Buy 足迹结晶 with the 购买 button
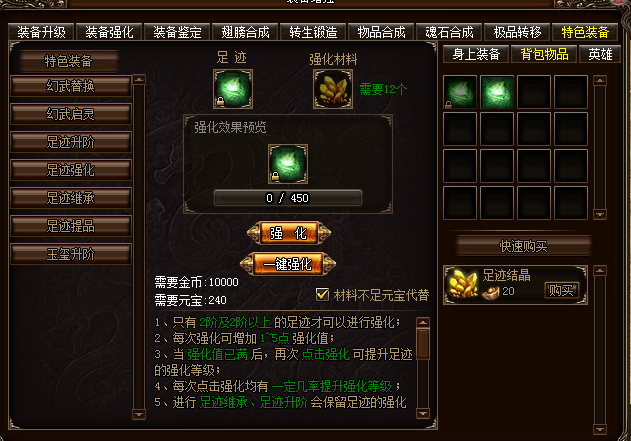The height and width of the screenshot is (441, 631). click(562, 290)
